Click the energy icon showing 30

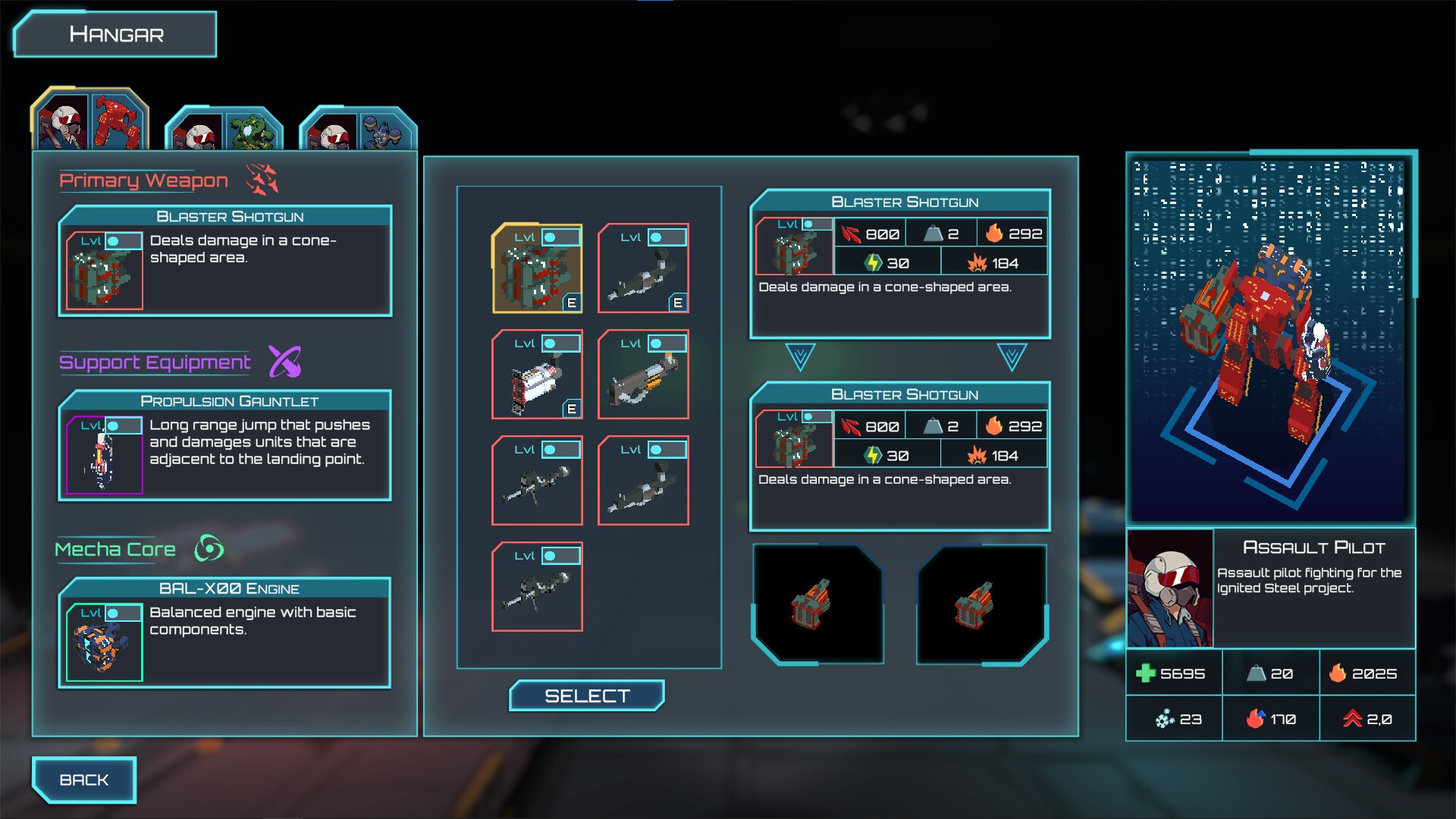(x=874, y=261)
